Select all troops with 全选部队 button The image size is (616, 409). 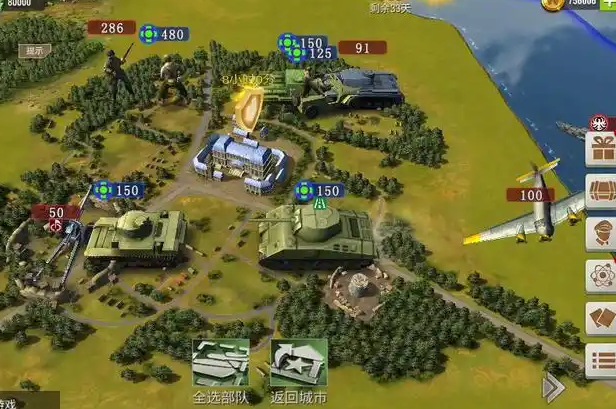(220, 362)
